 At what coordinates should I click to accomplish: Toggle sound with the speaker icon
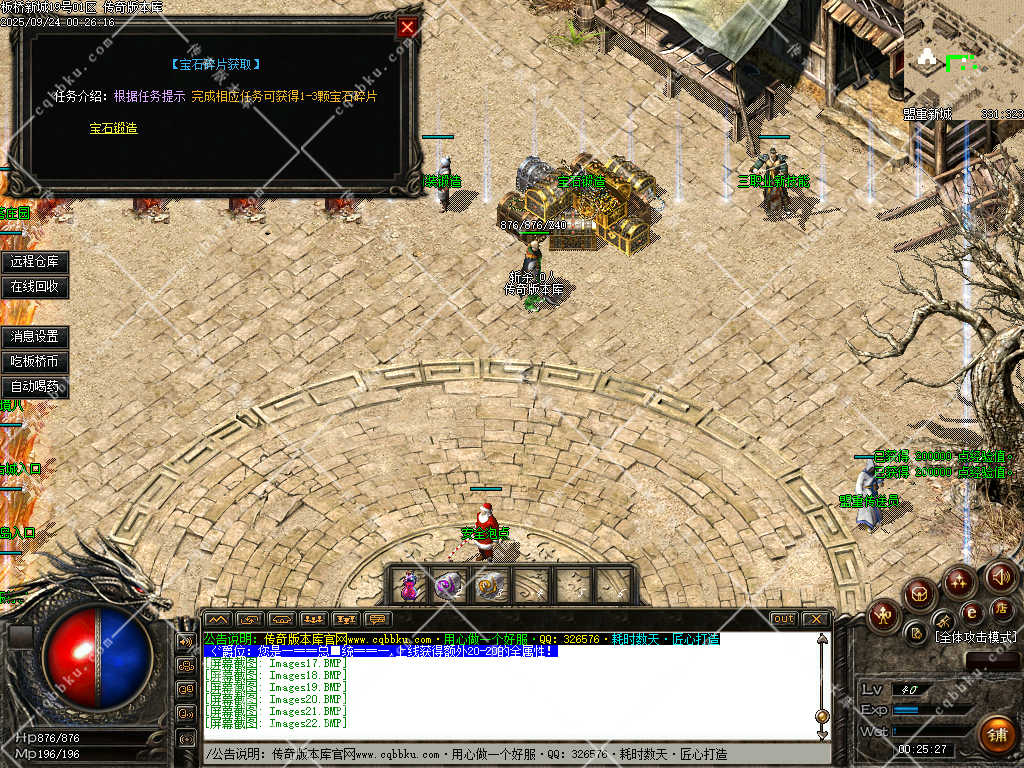coord(1001,576)
